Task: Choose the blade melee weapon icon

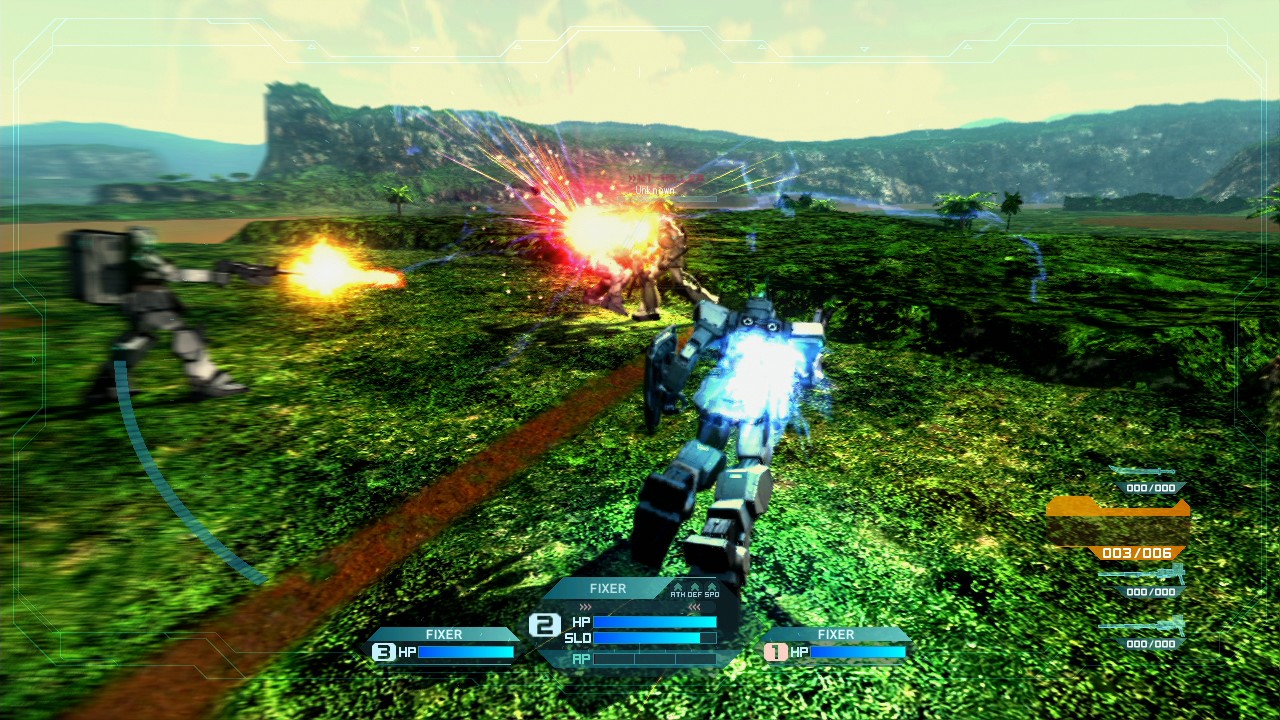Action: point(1143,471)
